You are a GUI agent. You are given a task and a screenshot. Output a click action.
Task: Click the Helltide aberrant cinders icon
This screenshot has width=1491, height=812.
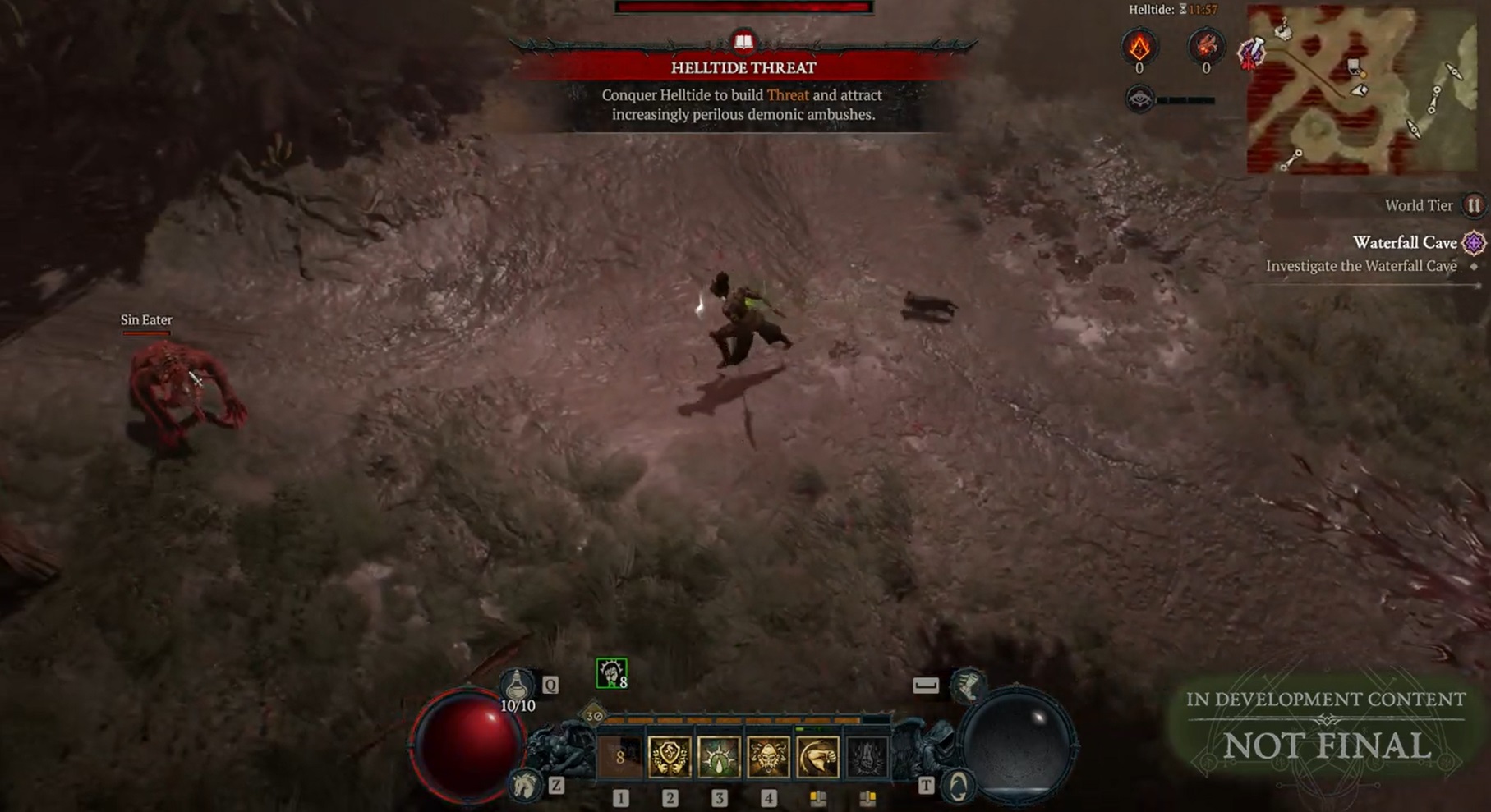[x=1139, y=47]
